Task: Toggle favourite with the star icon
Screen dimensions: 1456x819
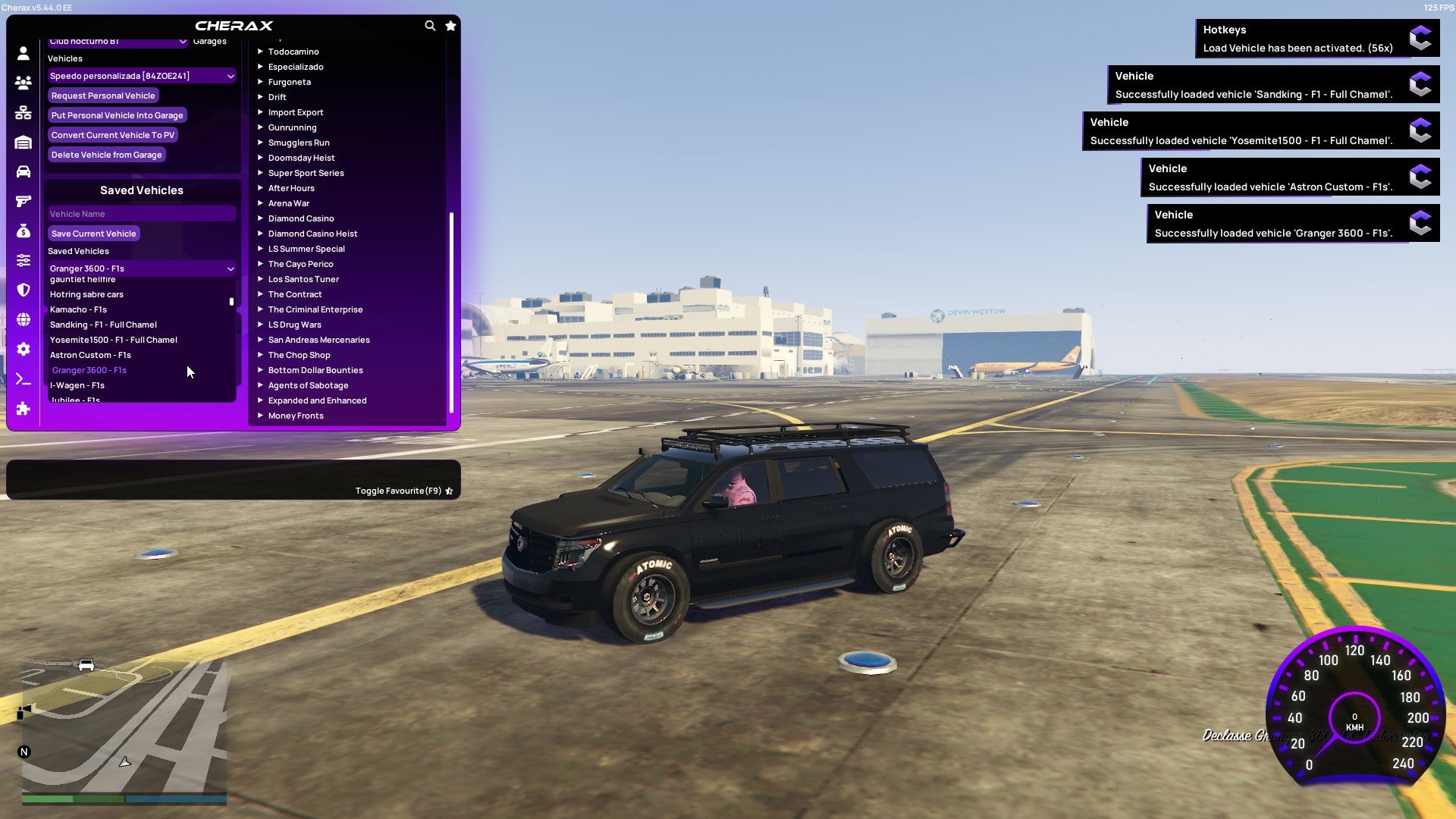Action: (449, 490)
